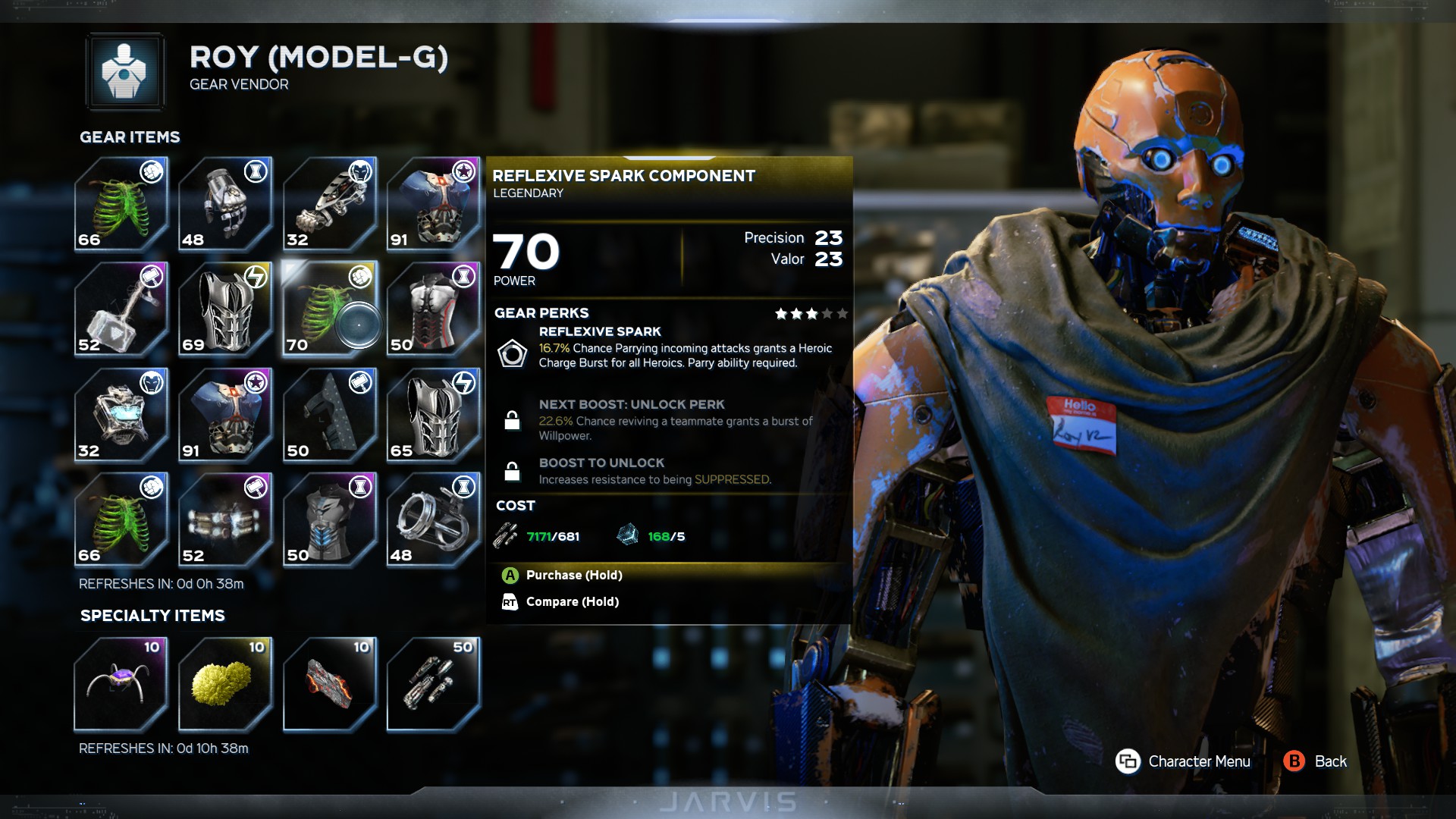The width and height of the screenshot is (1456, 819).
Task: Choose the yellow lumpy specialty item
Action: [225, 684]
